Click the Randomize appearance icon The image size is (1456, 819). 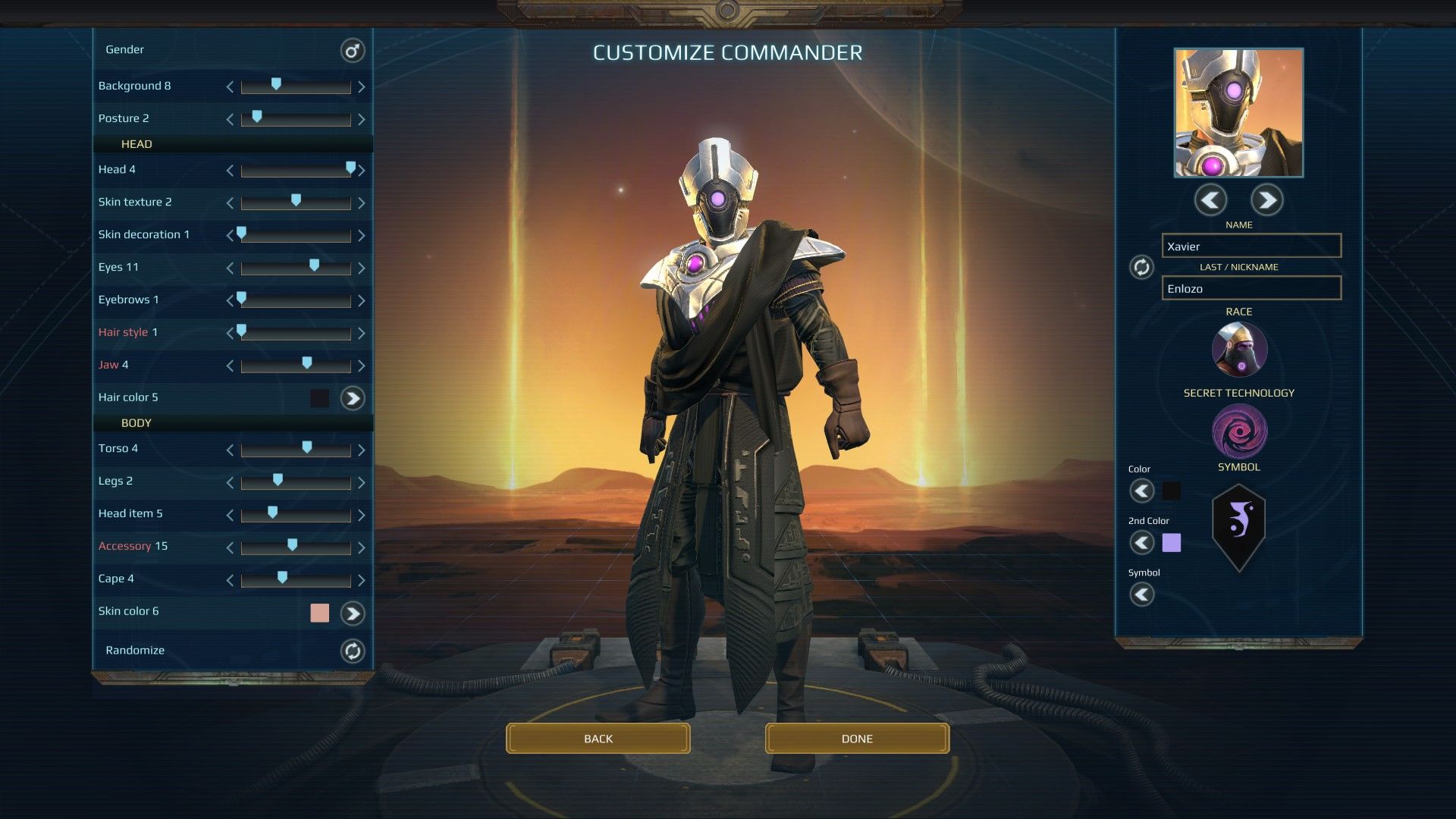[352, 651]
